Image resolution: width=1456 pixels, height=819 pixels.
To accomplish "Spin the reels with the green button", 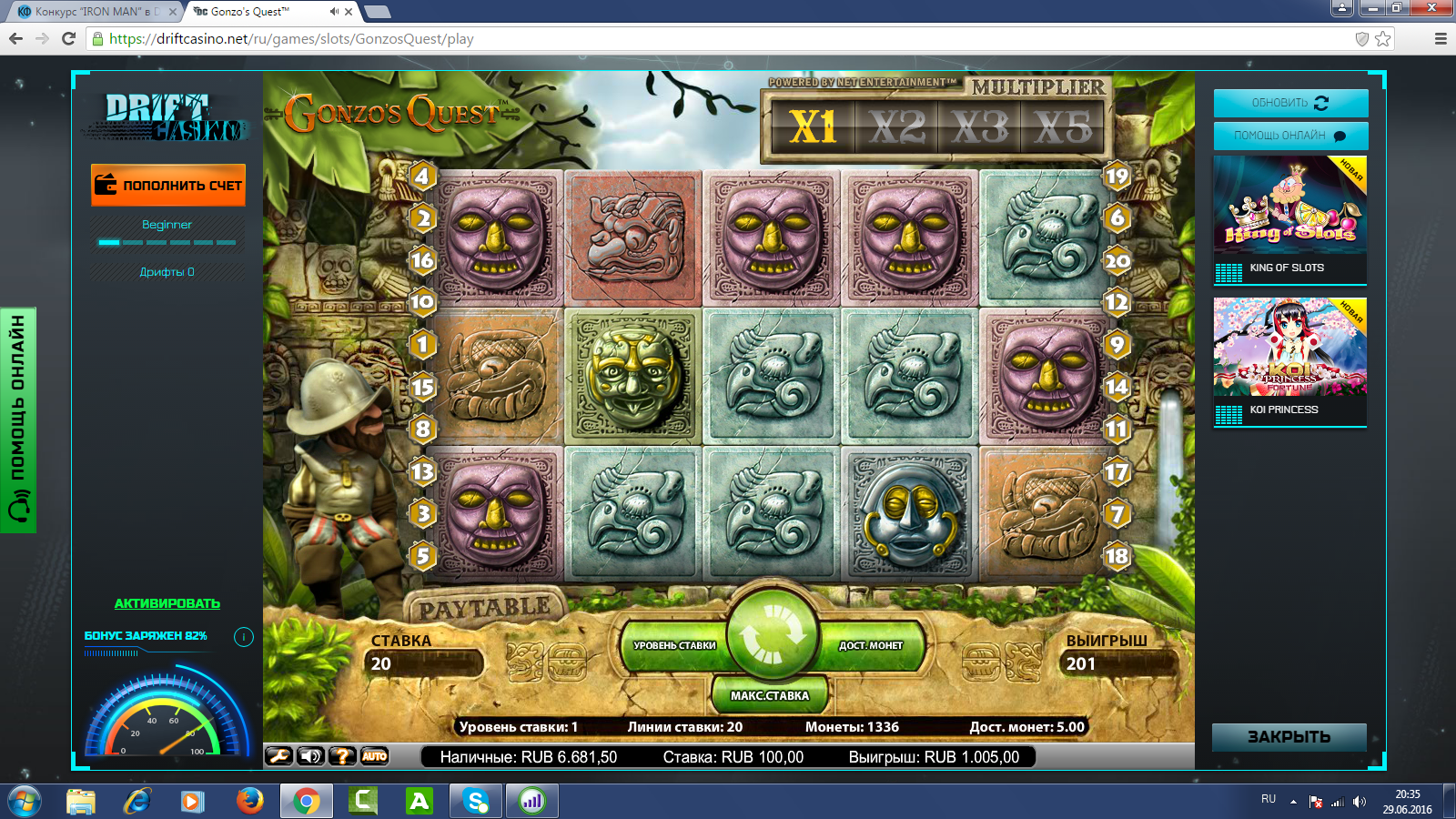I will (773, 634).
